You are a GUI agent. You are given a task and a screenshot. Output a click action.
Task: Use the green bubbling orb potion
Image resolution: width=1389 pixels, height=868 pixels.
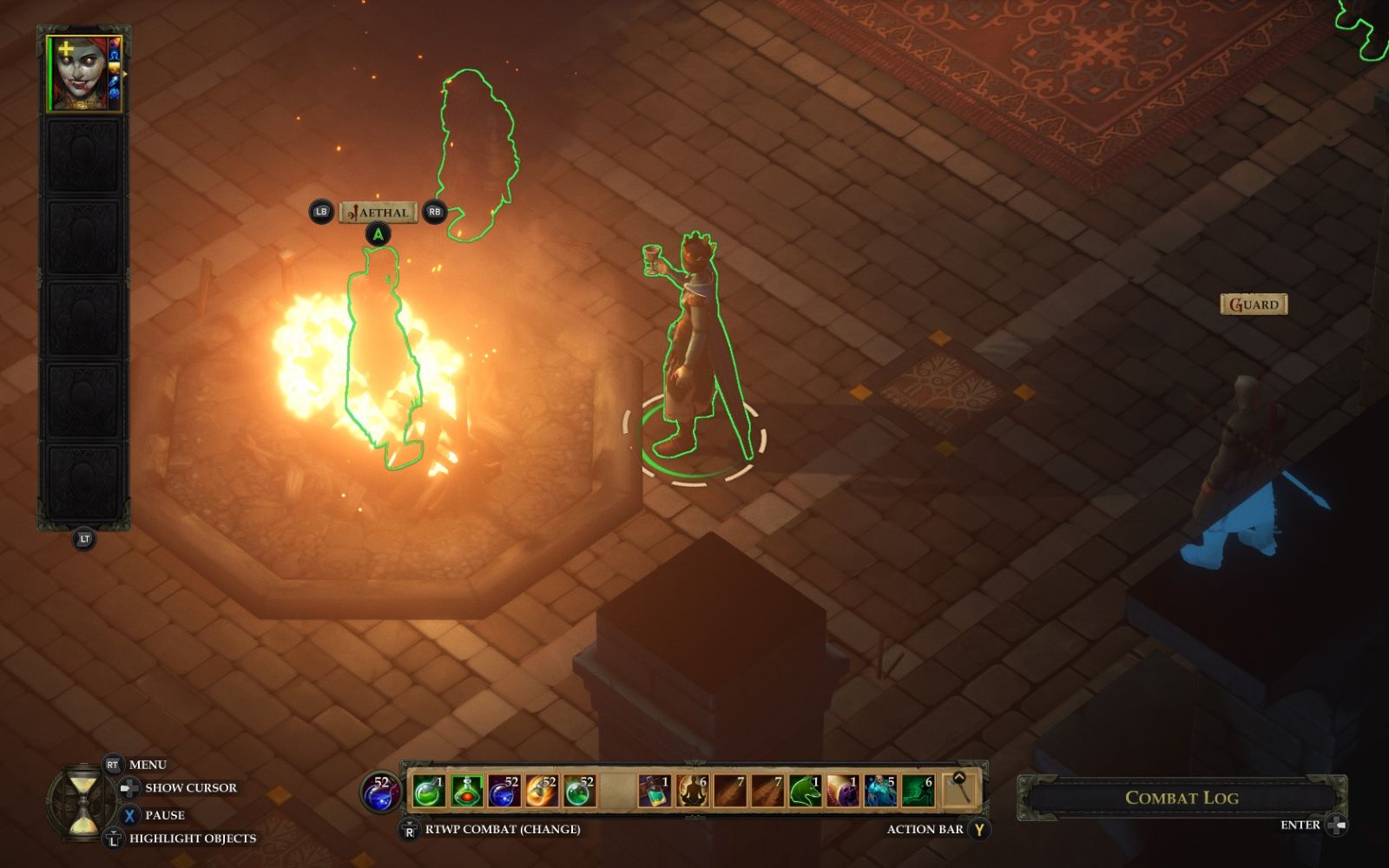point(579,791)
